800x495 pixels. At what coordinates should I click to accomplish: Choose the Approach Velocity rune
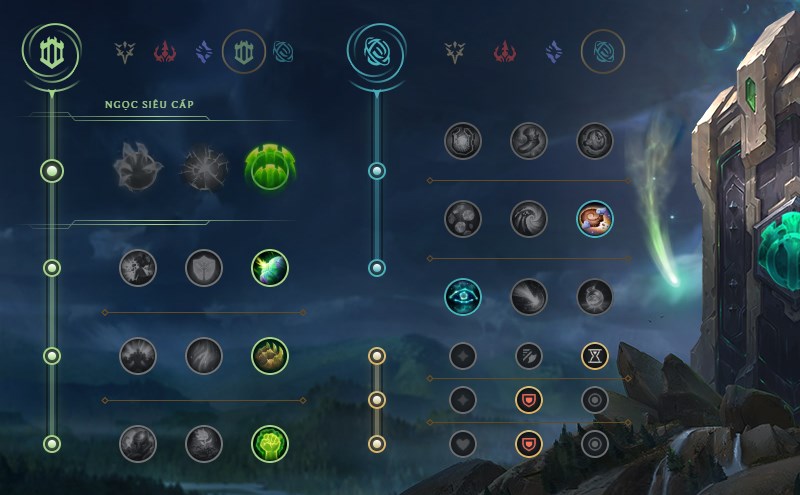(528, 296)
